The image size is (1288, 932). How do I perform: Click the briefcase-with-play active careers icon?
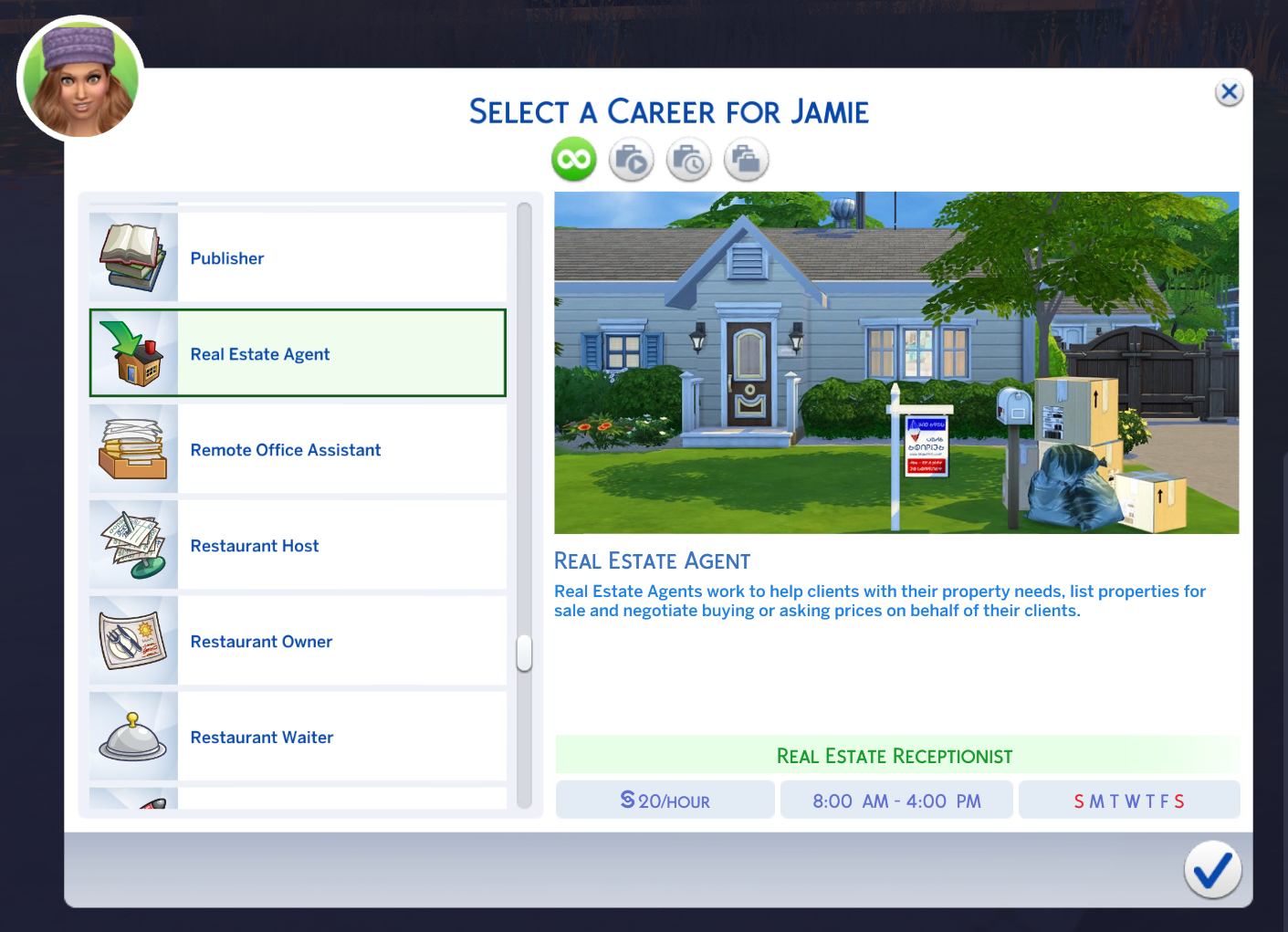tap(631, 159)
